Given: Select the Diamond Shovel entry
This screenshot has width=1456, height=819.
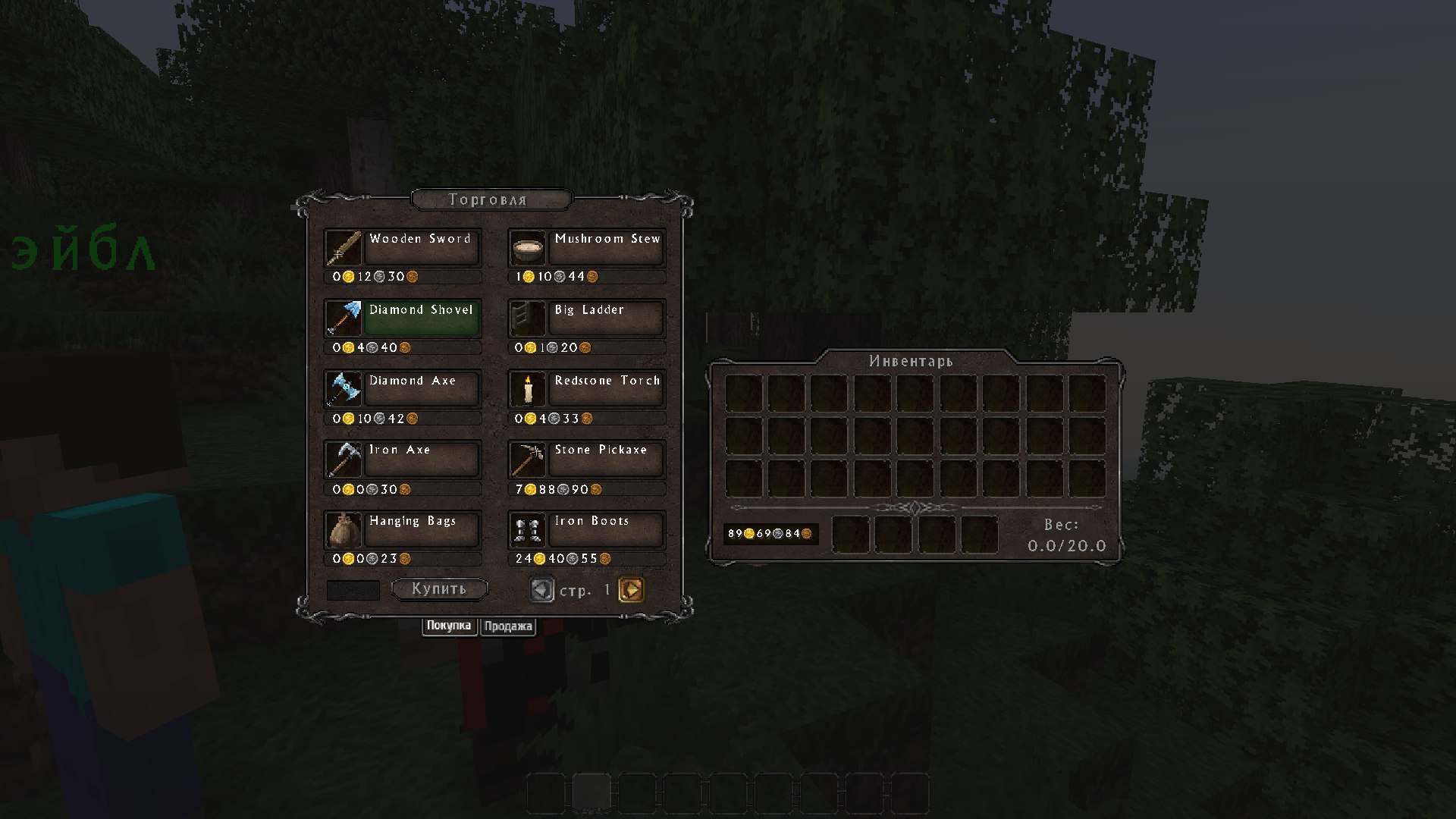Looking at the screenshot, I should click(421, 319).
